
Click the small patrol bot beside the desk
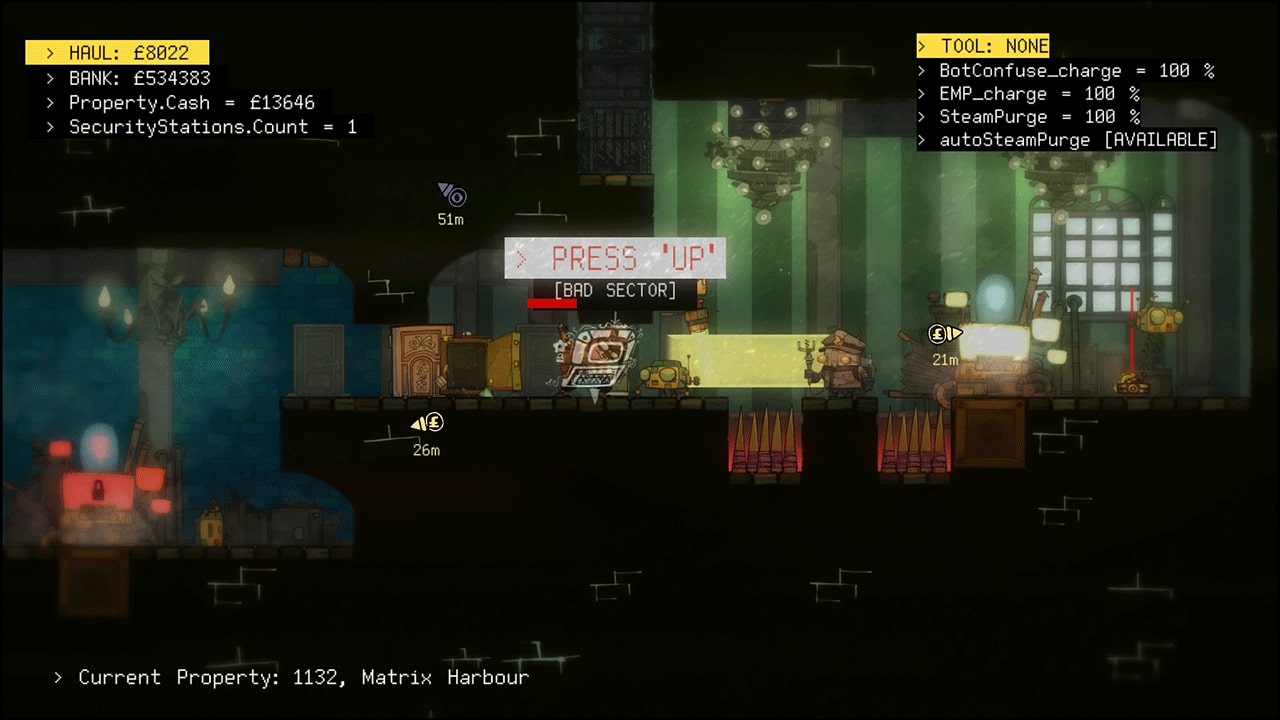[x=660, y=375]
